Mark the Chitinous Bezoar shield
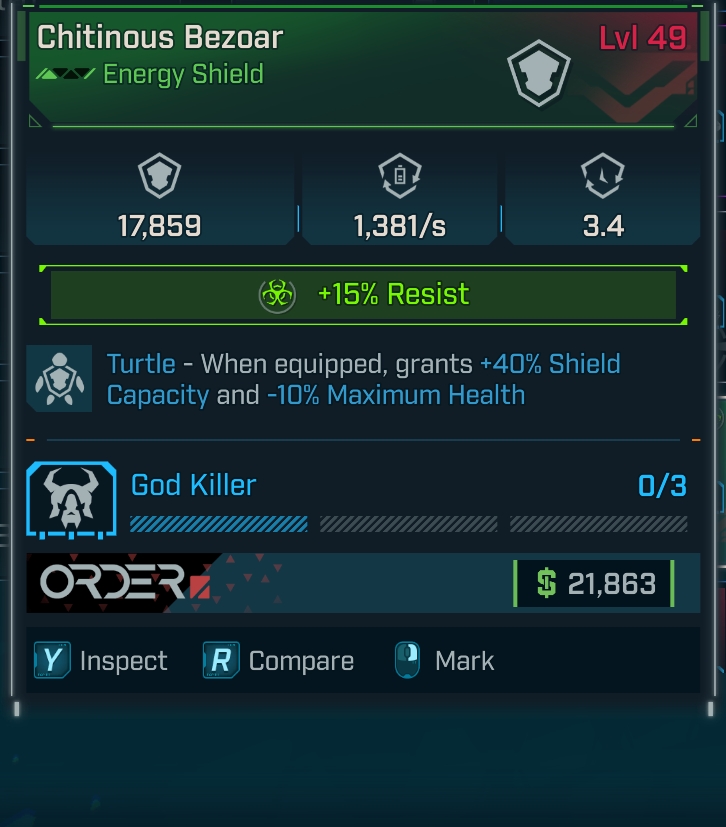 click(445, 661)
